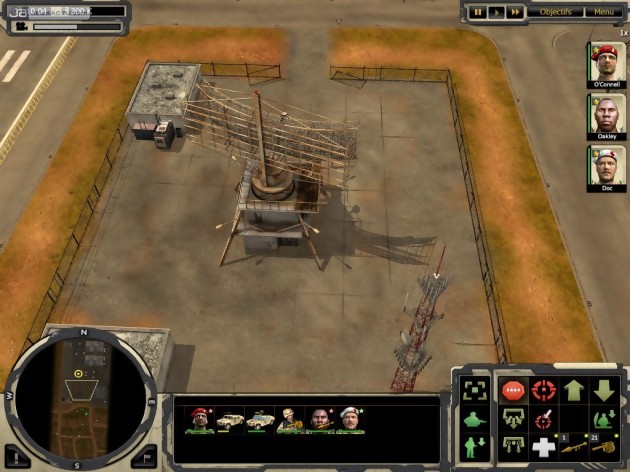Click the green up arrow command
This screenshot has width=630, height=472.
(x=574, y=391)
